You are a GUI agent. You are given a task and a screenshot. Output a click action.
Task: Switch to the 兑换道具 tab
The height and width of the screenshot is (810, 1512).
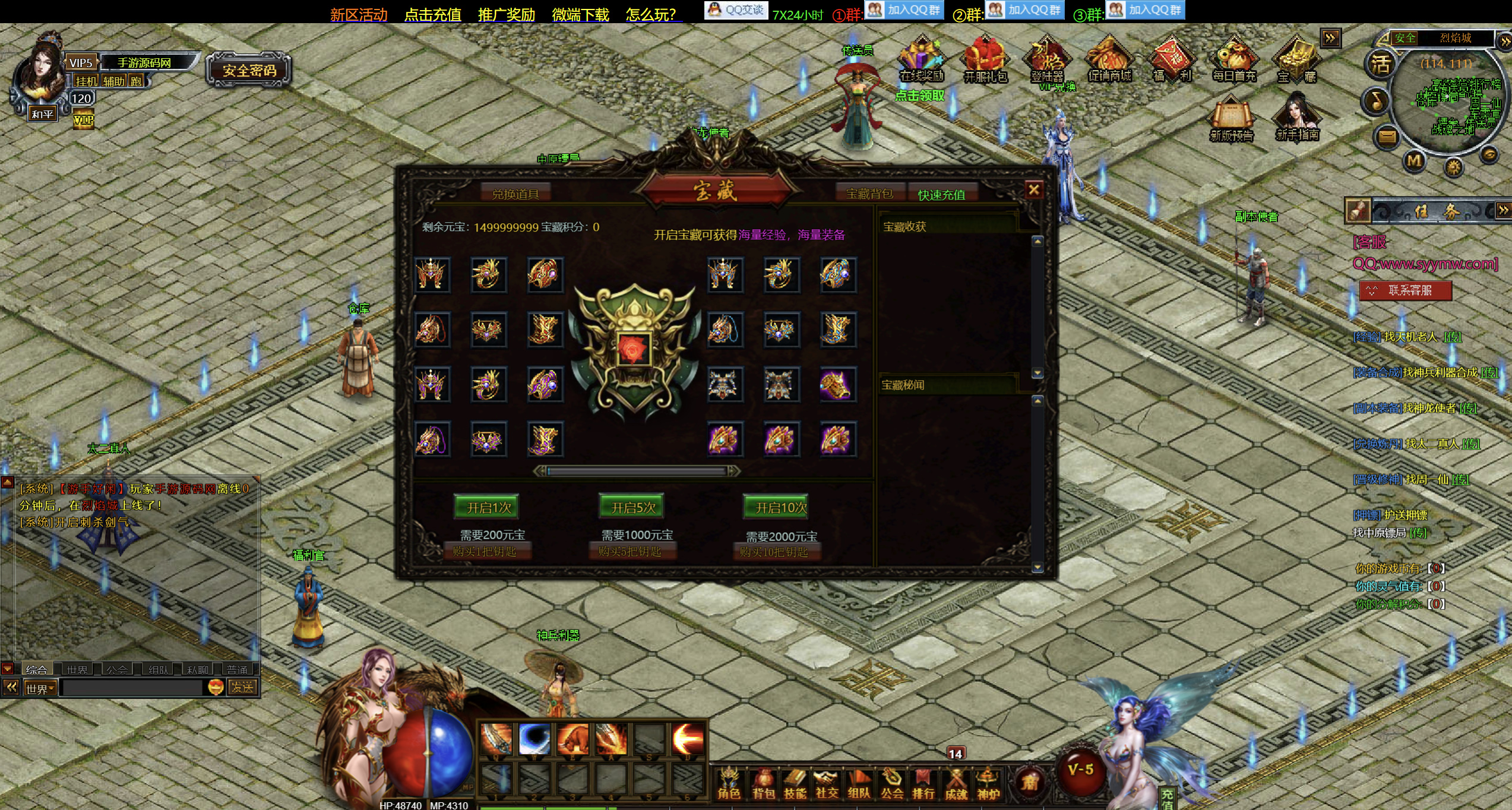[x=515, y=194]
